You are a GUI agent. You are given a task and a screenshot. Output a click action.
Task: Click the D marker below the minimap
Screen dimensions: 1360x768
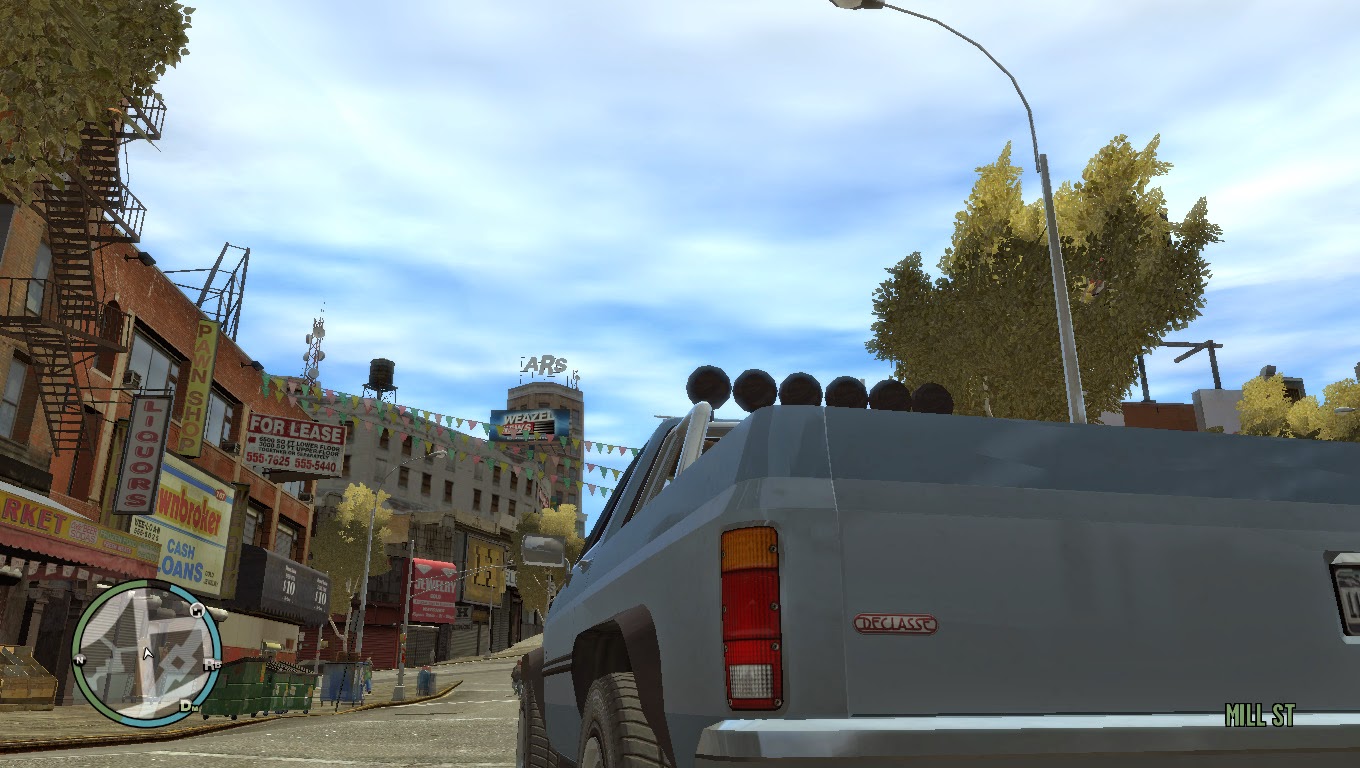point(188,704)
